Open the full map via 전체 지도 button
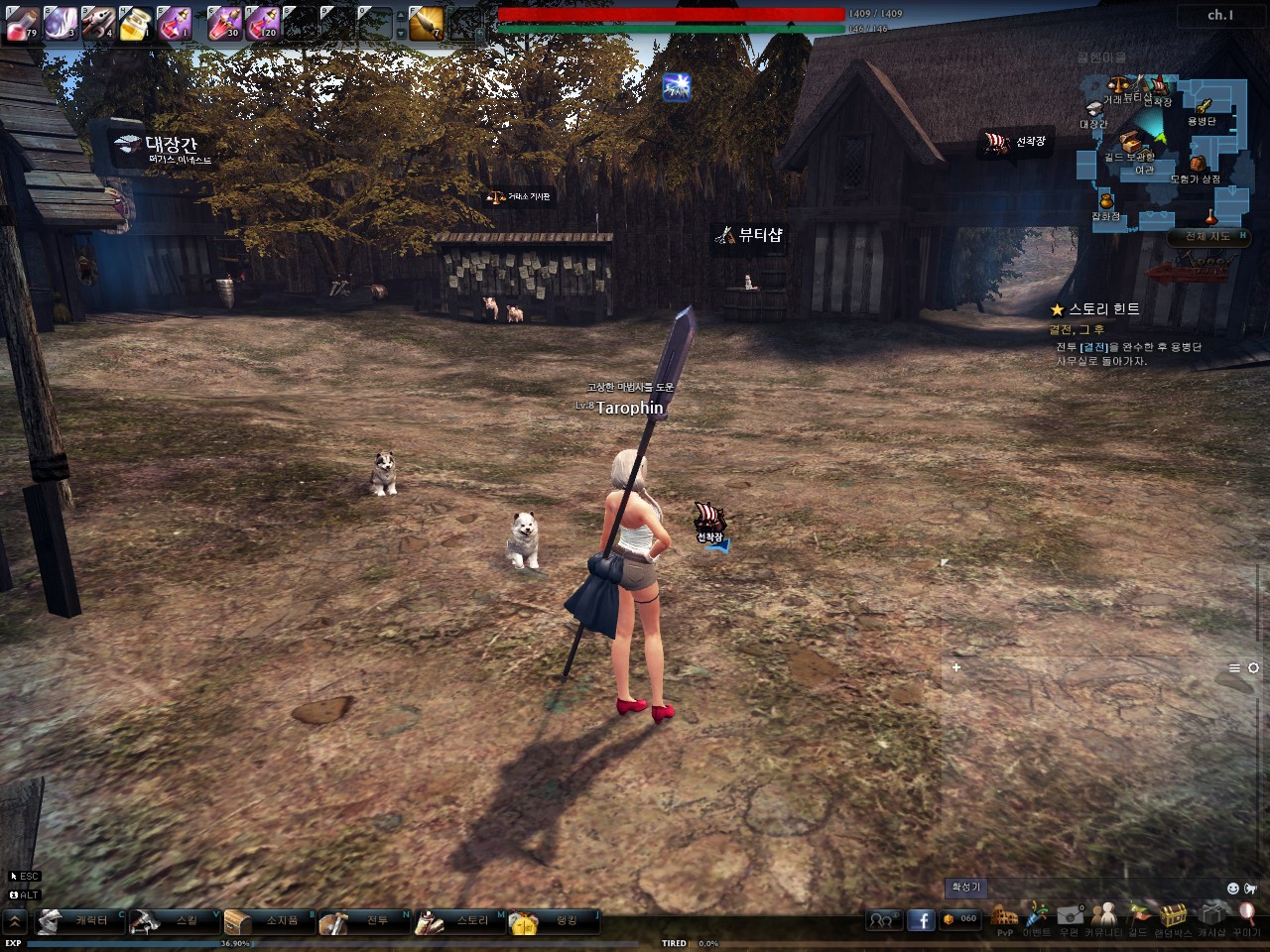Screen dimensions: 1270x952 (x=1207, y=237)
